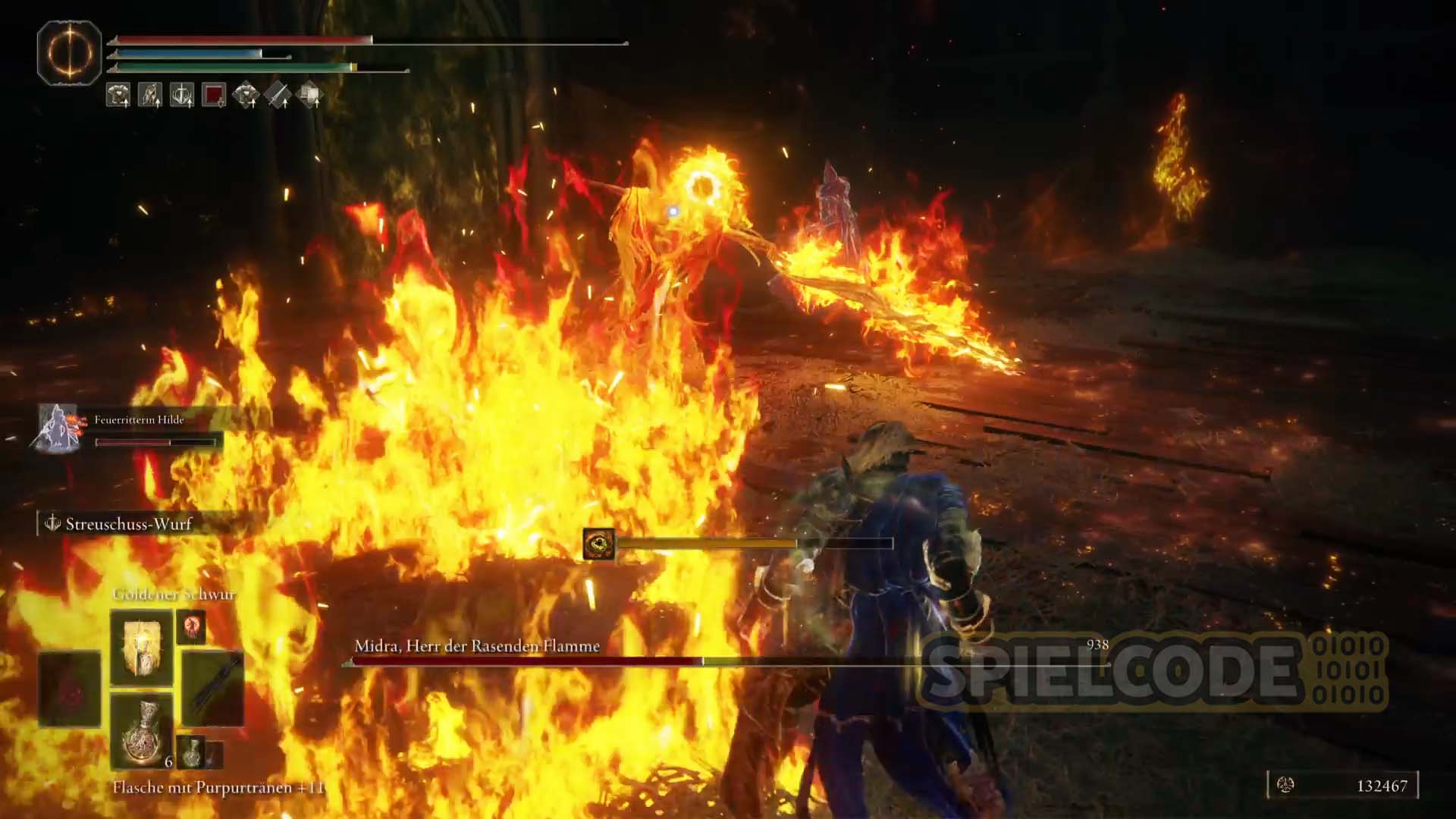
Task: Click the small next-flask icon beside the count
Action: point(193,752)
